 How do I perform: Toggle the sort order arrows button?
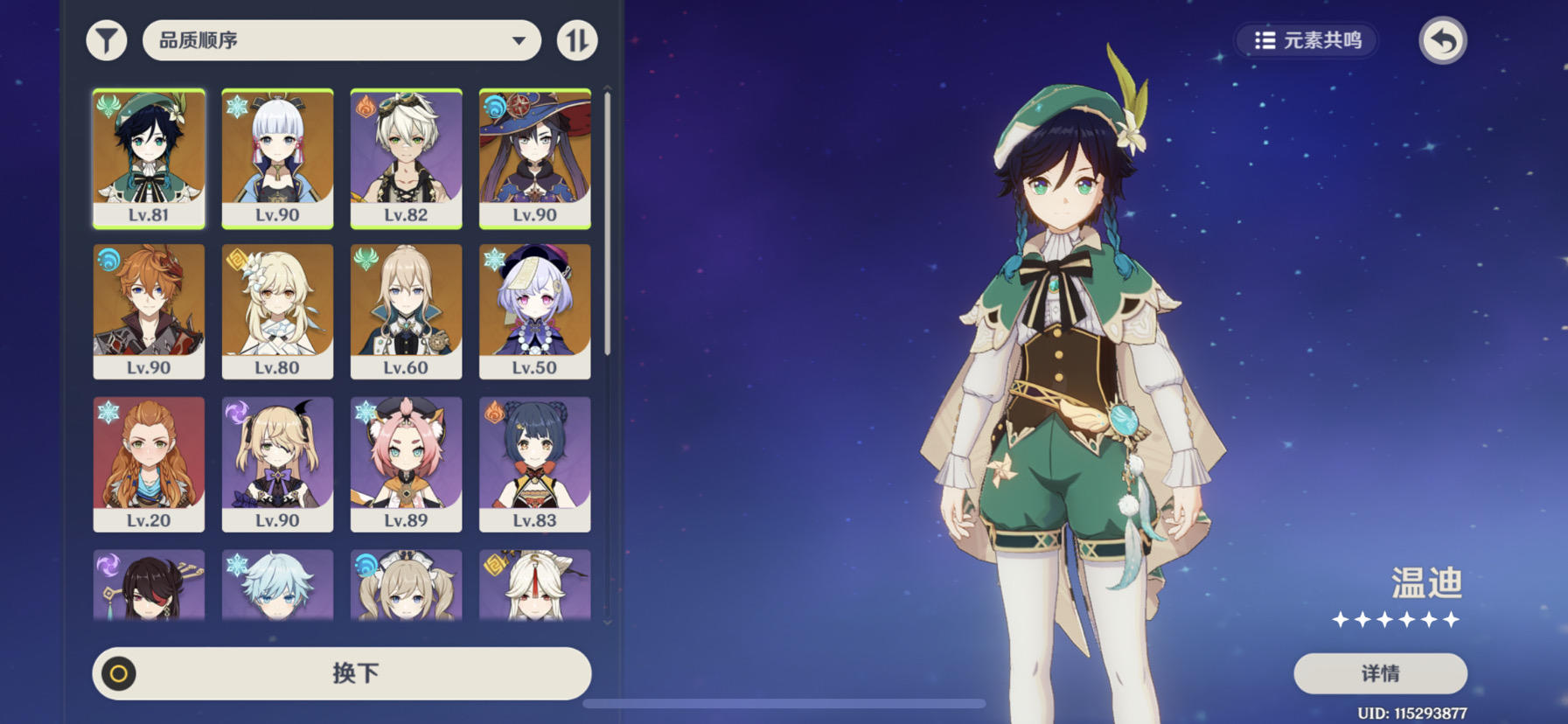click(x=577, y=40)
